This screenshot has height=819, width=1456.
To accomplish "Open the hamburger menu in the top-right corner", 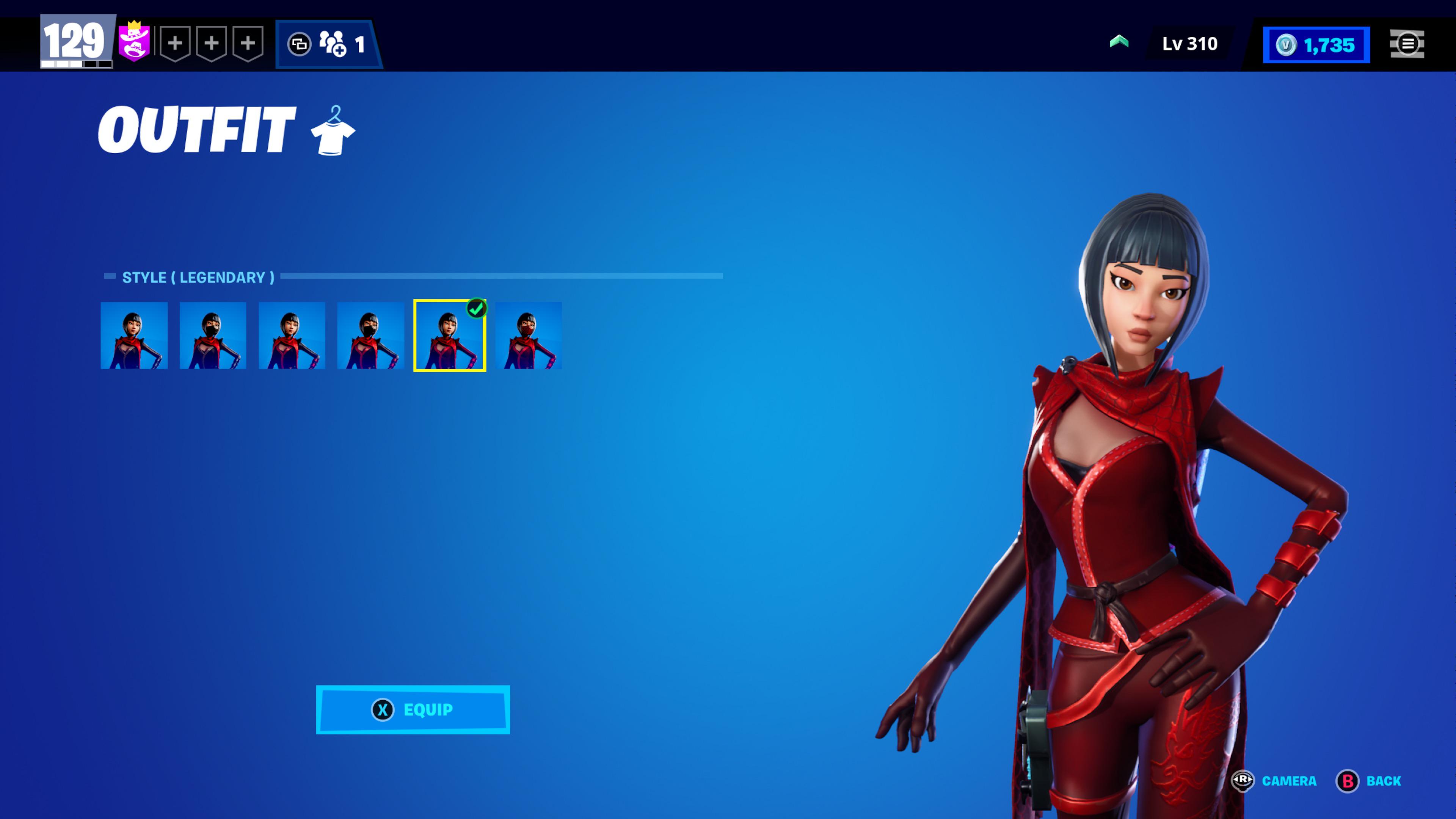I will coord(1408,44).
